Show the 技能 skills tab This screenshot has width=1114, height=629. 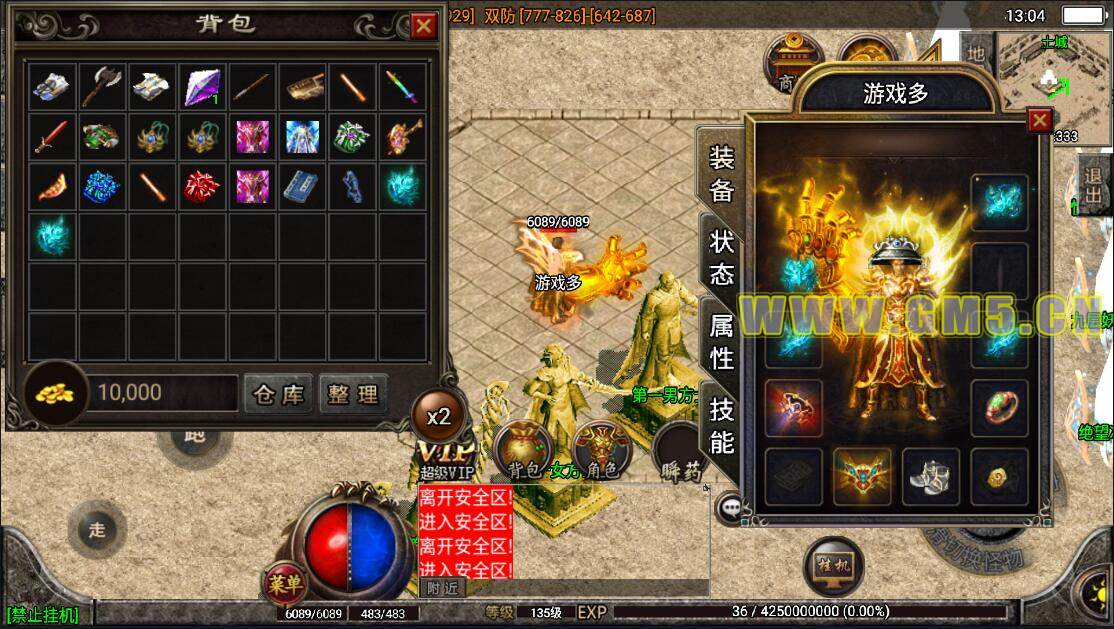[721, 424]
